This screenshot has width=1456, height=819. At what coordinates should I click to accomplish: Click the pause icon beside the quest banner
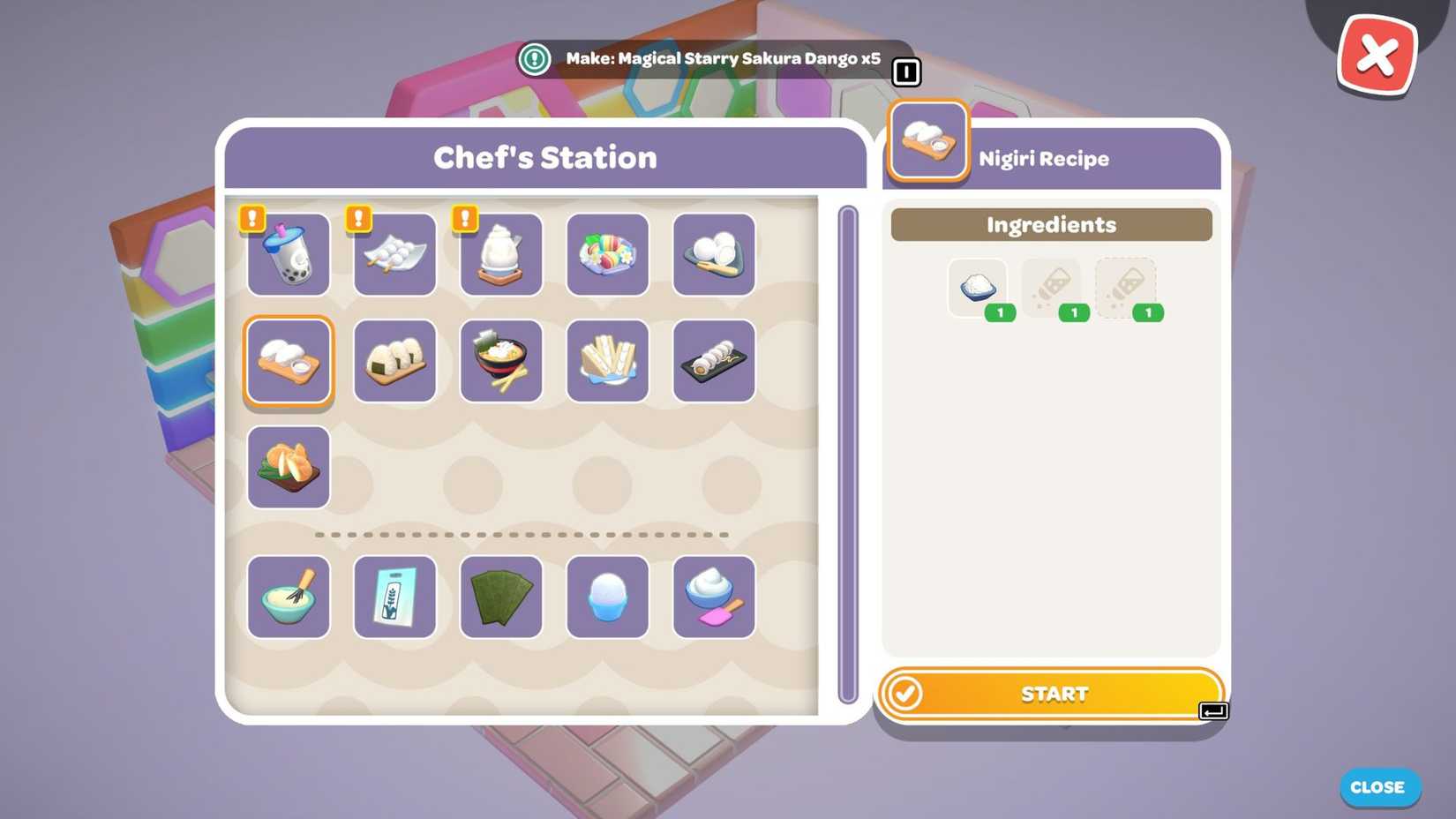point(905,72)
